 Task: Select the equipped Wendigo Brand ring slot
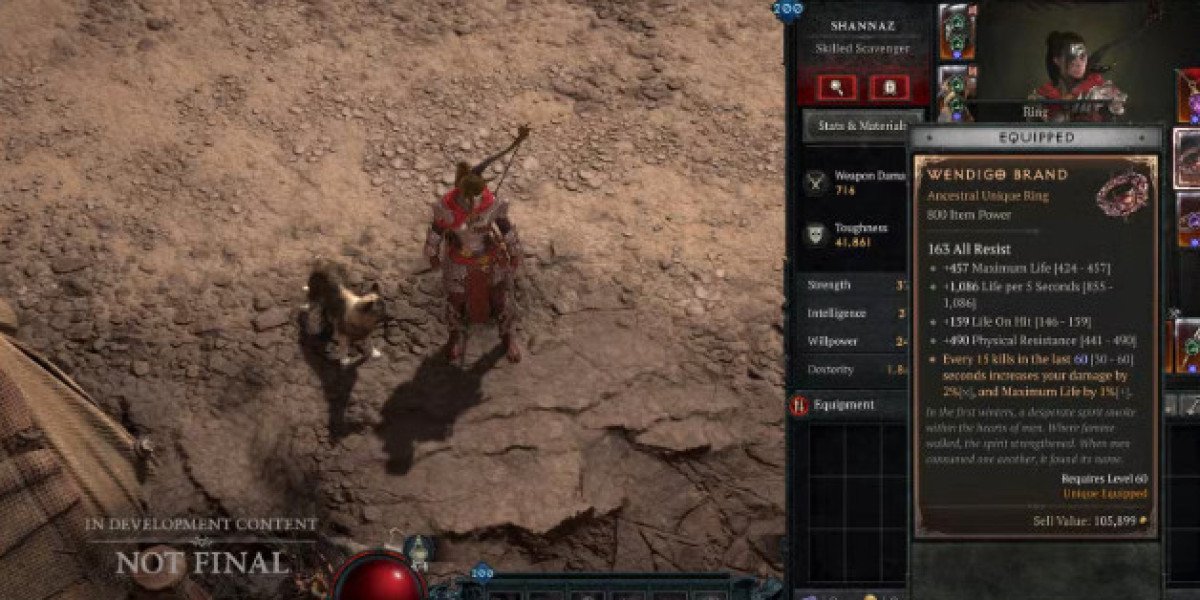[x=1187, y=158]
